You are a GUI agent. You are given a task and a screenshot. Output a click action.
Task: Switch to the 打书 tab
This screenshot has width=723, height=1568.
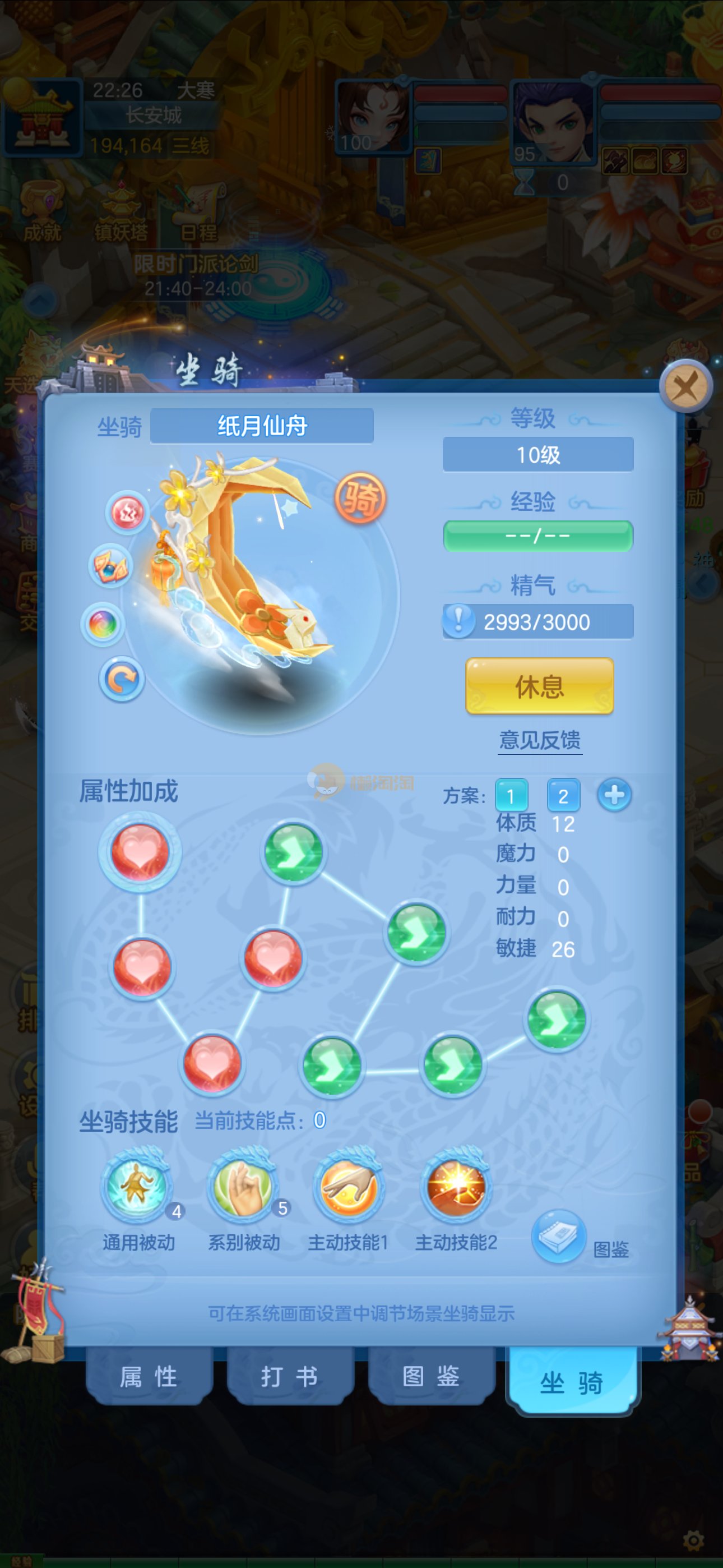pyautogui.click(x=290, y=1376)
